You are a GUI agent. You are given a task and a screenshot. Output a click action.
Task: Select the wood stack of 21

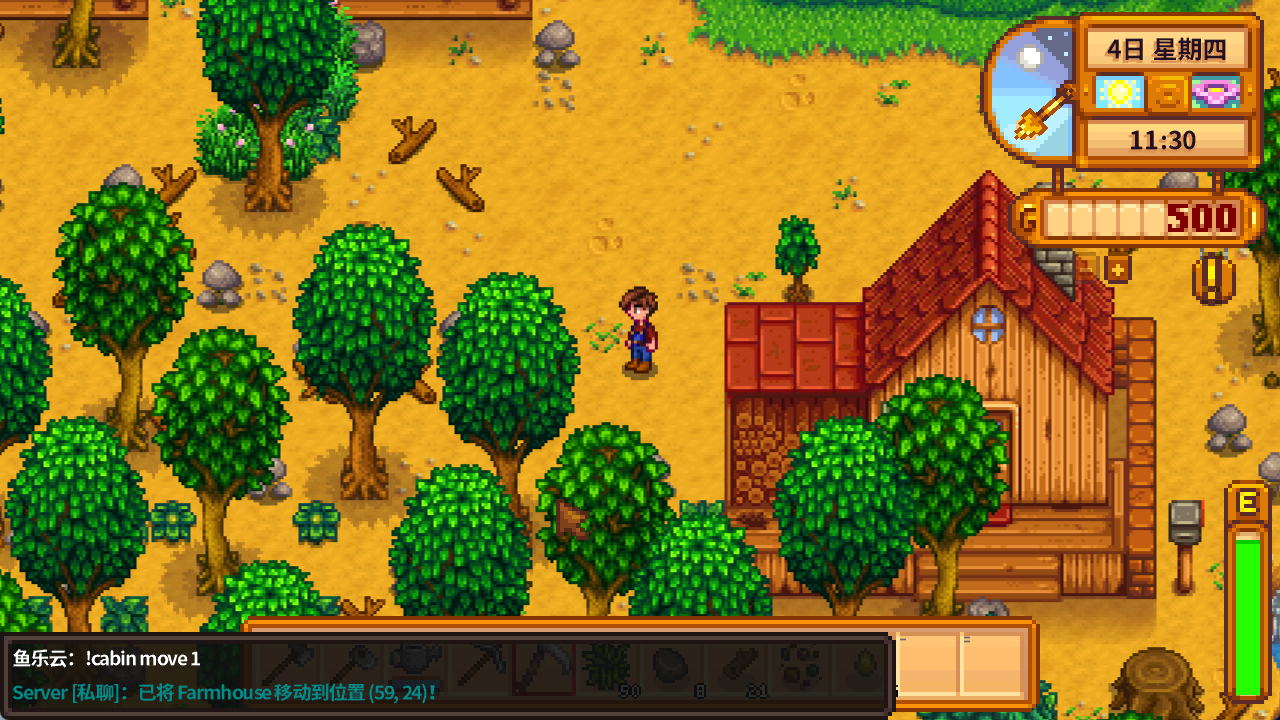tap(733, 665)
